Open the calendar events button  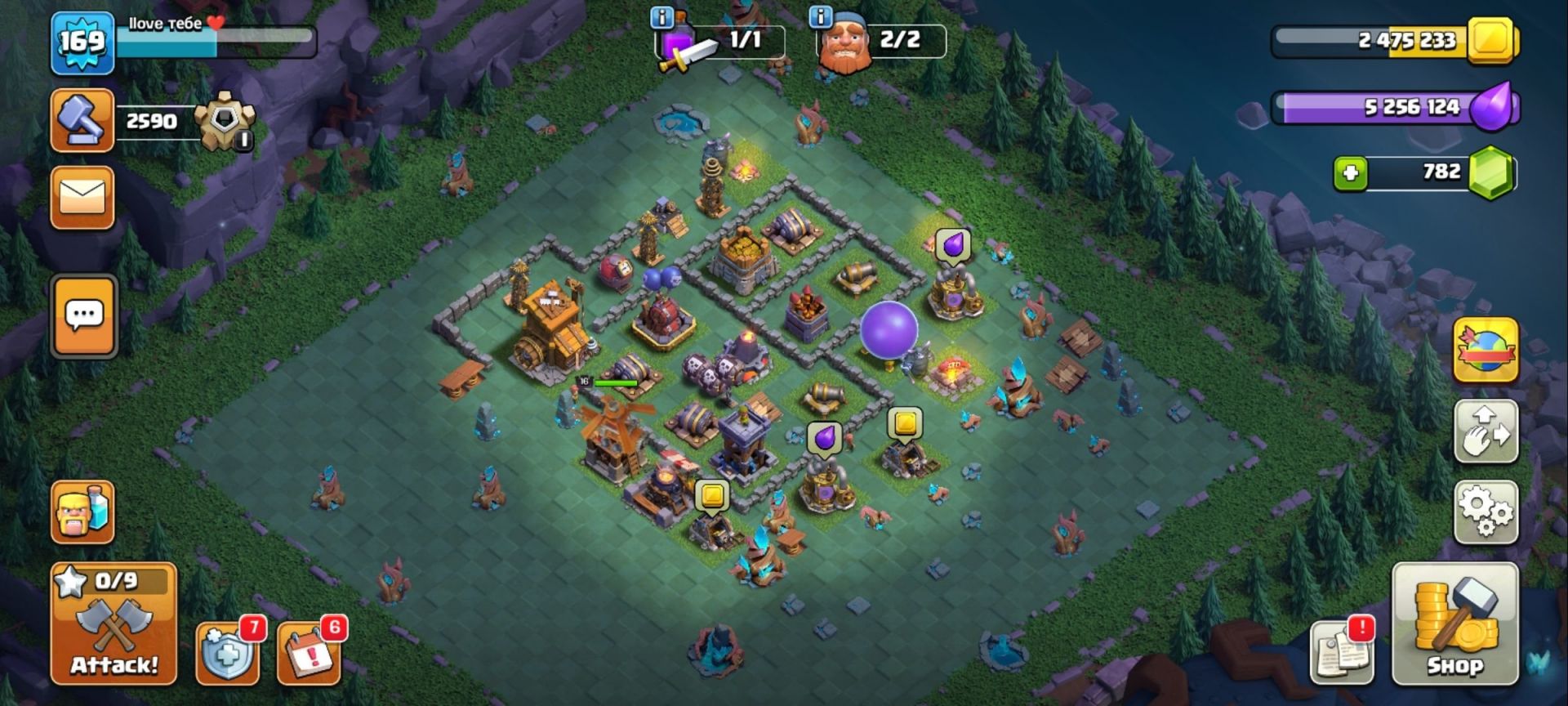coord(309,653)
